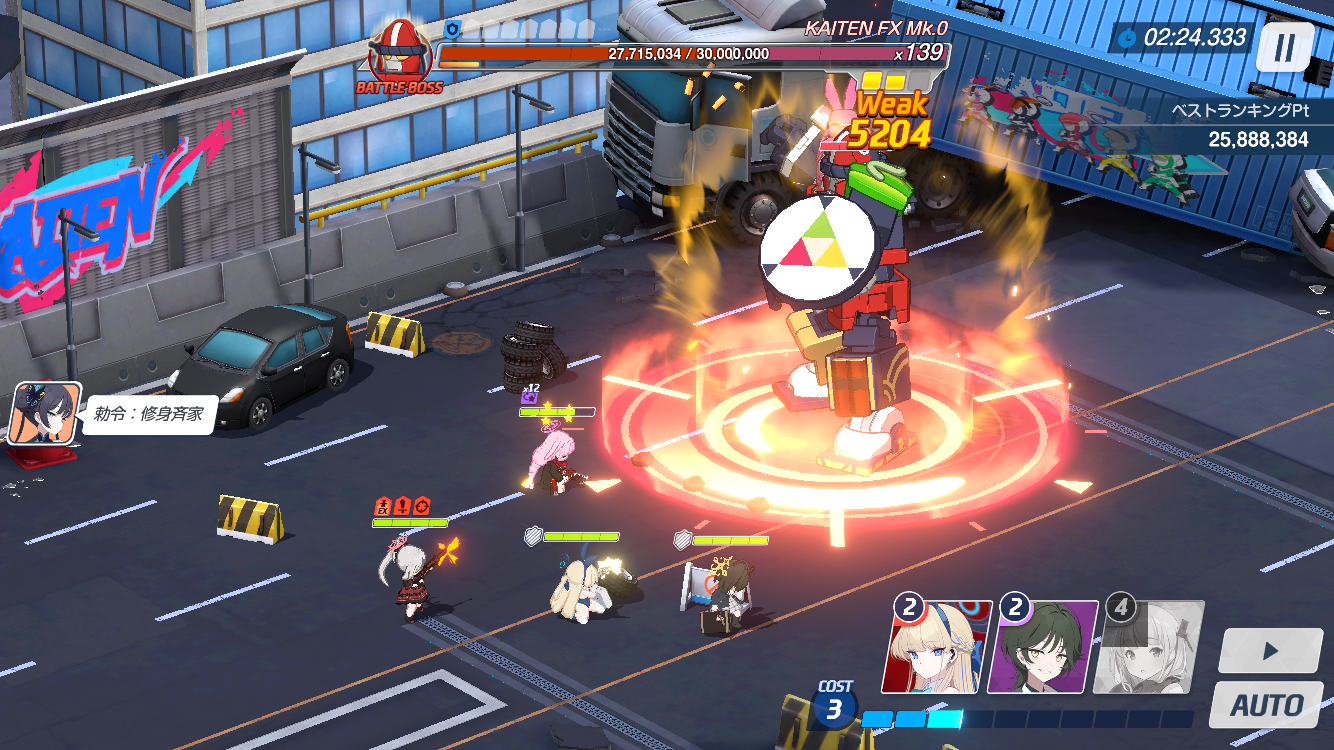The width and height of the screenshot is (1334, 750).
Task: Select the greyed-out cost 4 skill card
Action: coord(1148,646)
